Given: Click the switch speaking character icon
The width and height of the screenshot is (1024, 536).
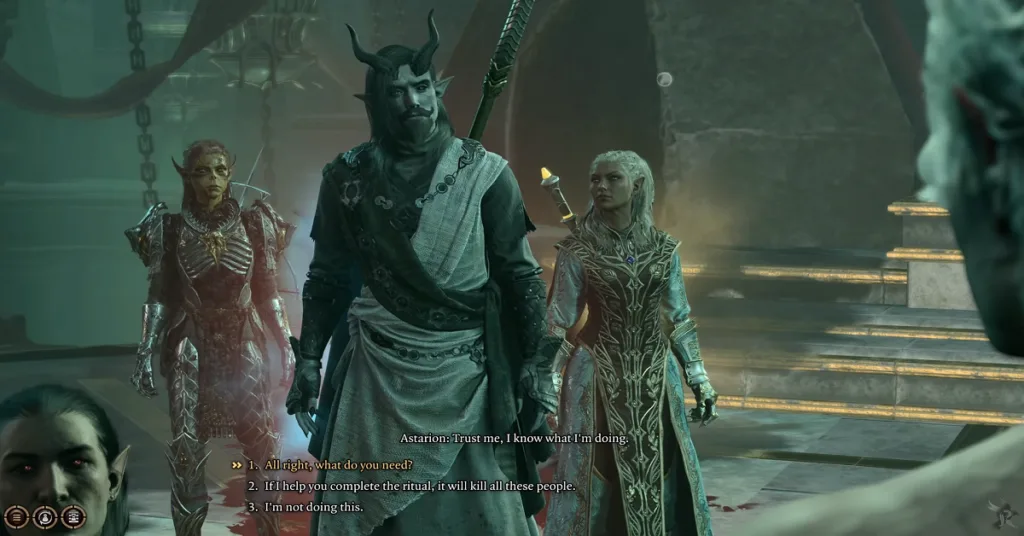Looking at the screenshot, I should coord(44,517).
